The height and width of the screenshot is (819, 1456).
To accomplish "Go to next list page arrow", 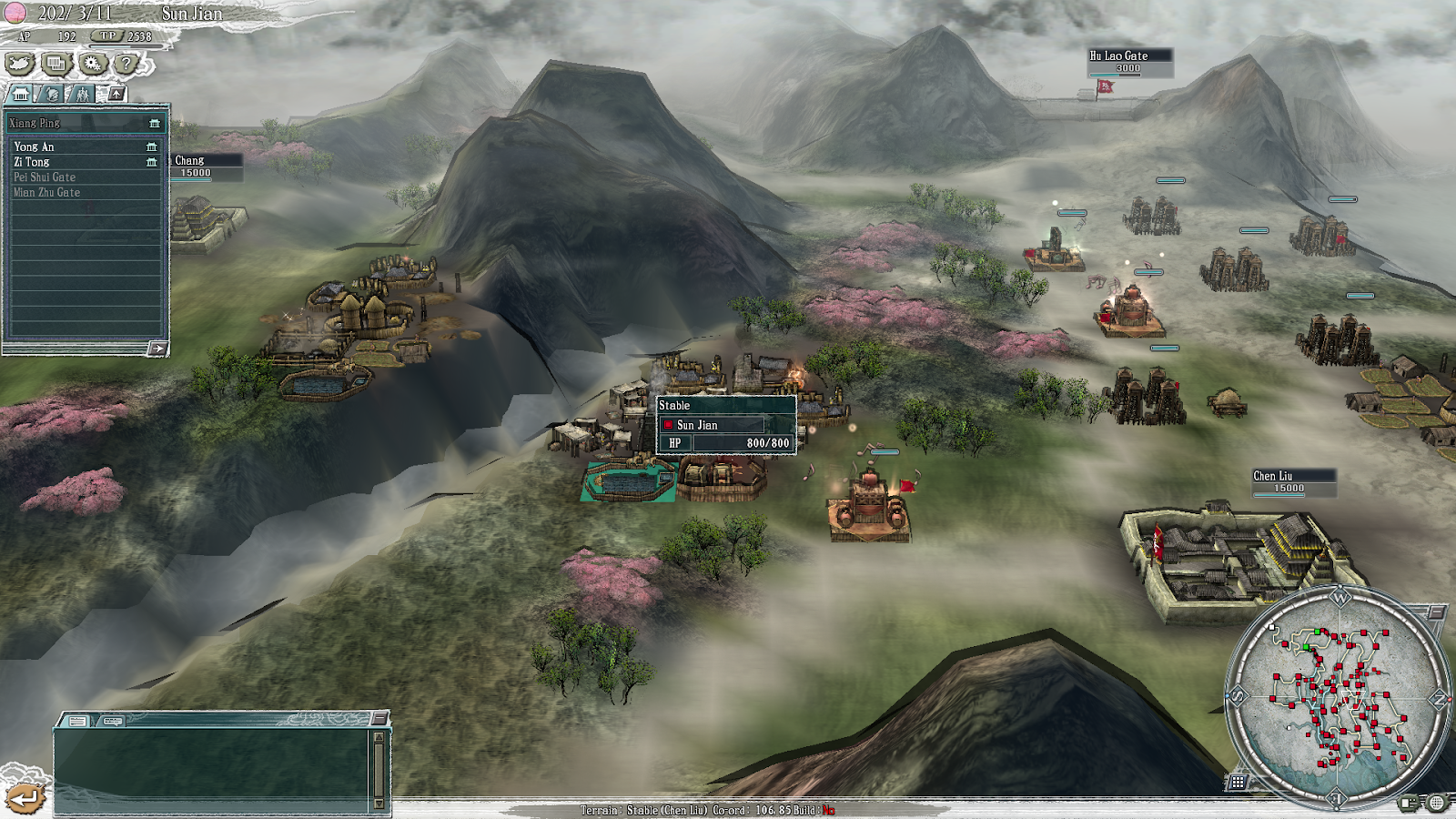I will [157, 349].
